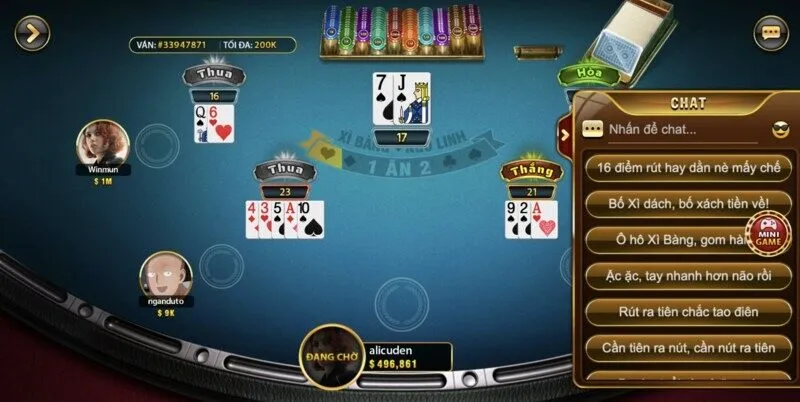View player nganduto's avatar
The width and height of the screenshot is (800, 402).
pos(166,274)
